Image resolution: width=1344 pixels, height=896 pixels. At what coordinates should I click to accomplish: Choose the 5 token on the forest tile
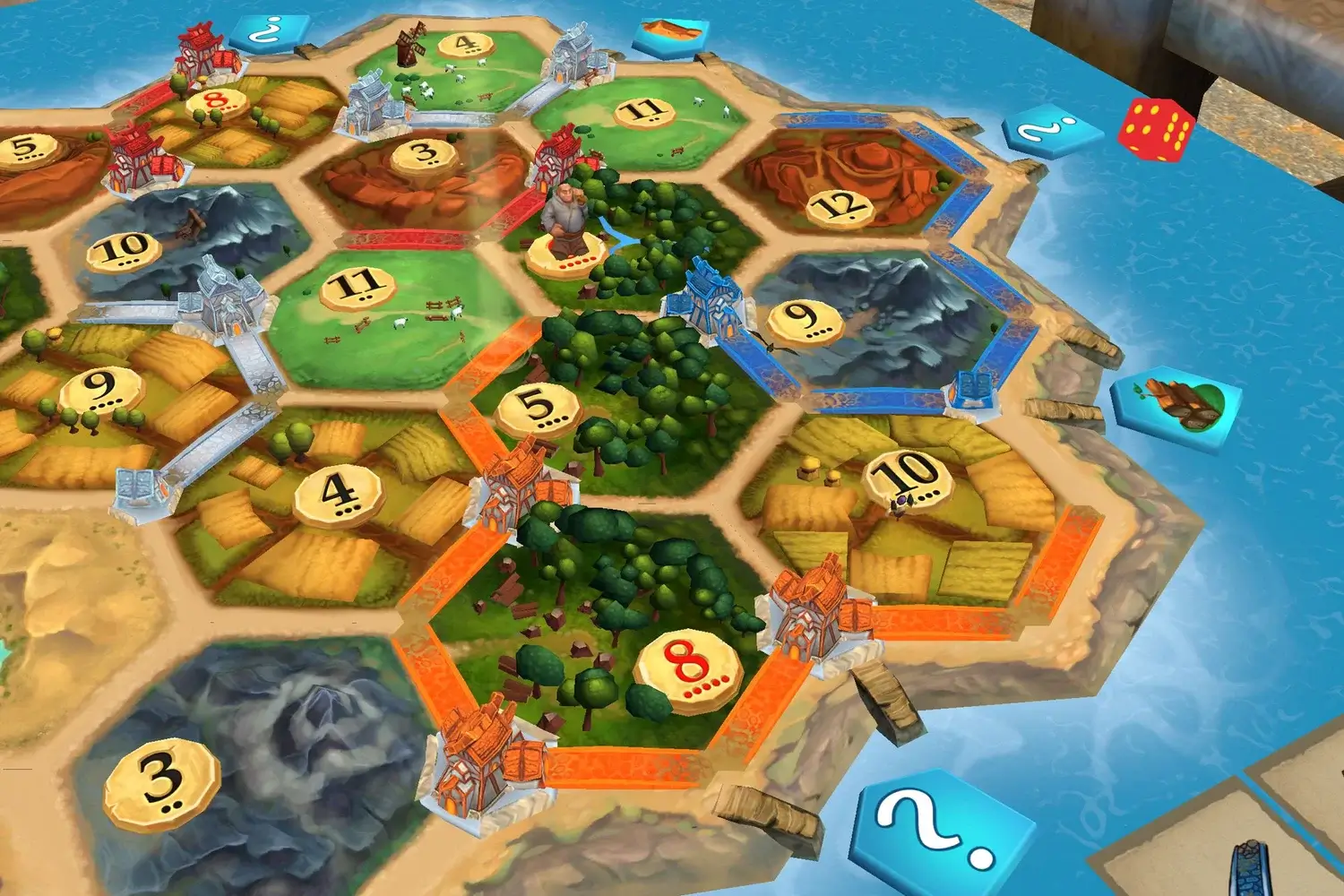click(538, 408)
